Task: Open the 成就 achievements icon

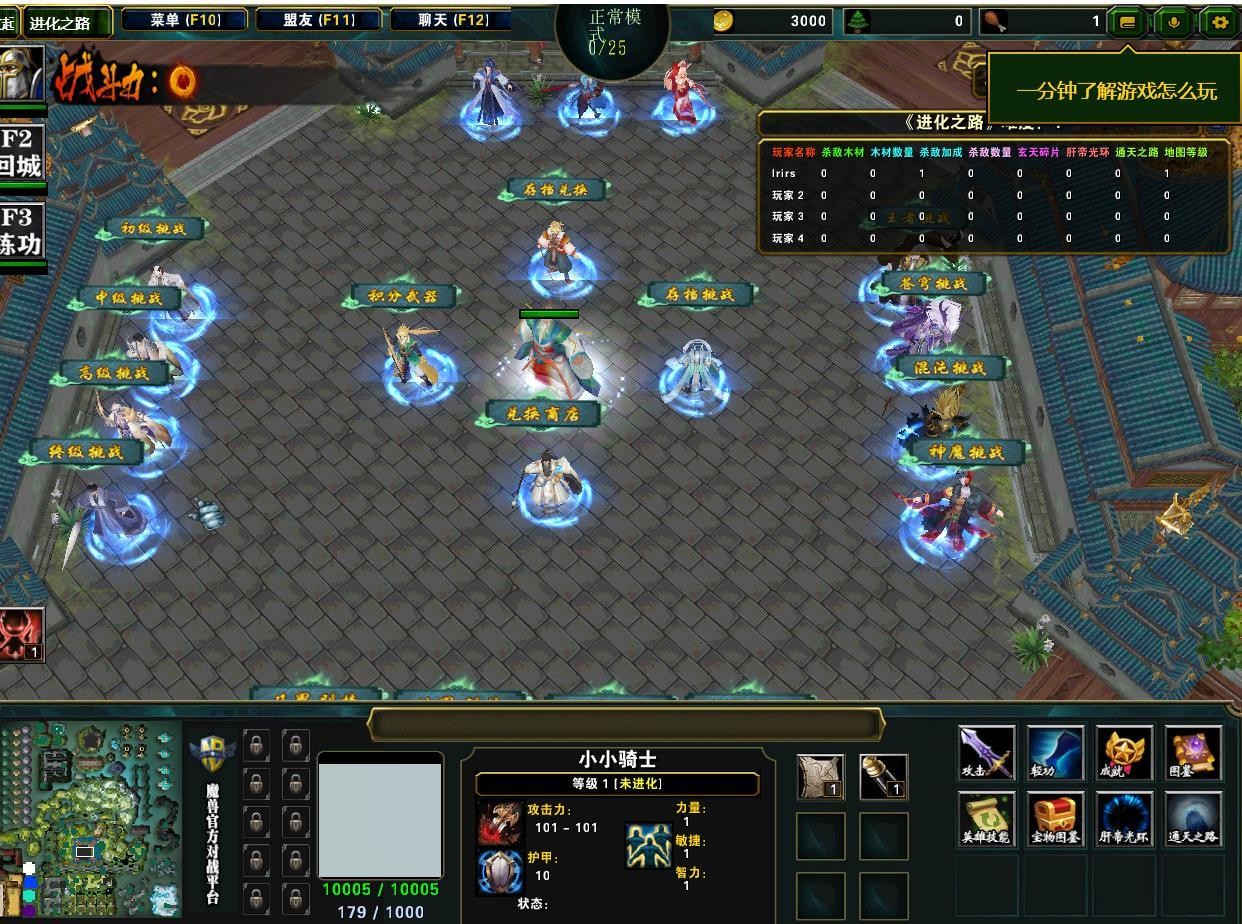Action: point(1124,753)
